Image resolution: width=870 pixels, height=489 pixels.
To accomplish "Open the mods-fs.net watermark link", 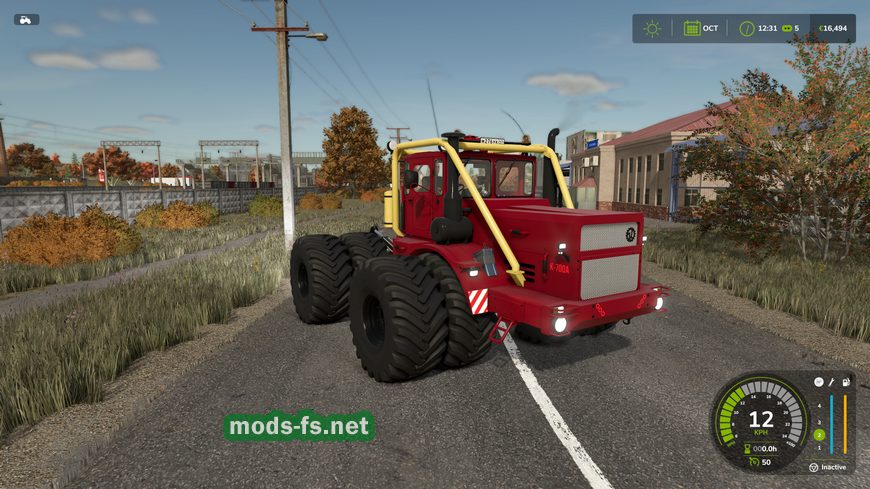I will coord(299,427).
